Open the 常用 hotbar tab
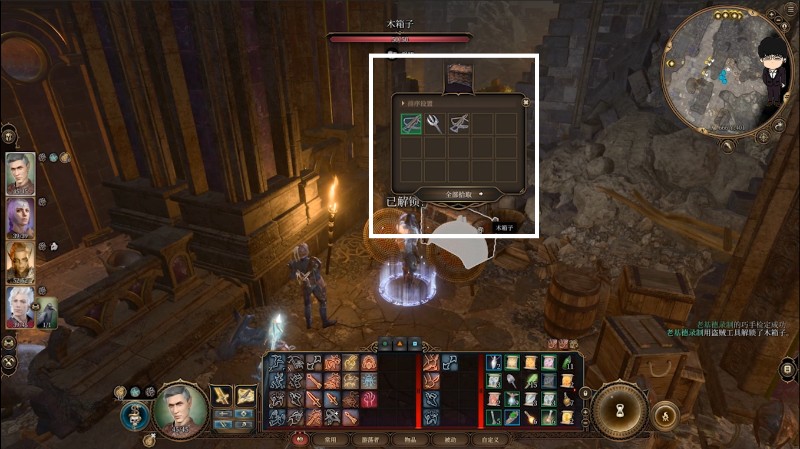 coord(331,439)
